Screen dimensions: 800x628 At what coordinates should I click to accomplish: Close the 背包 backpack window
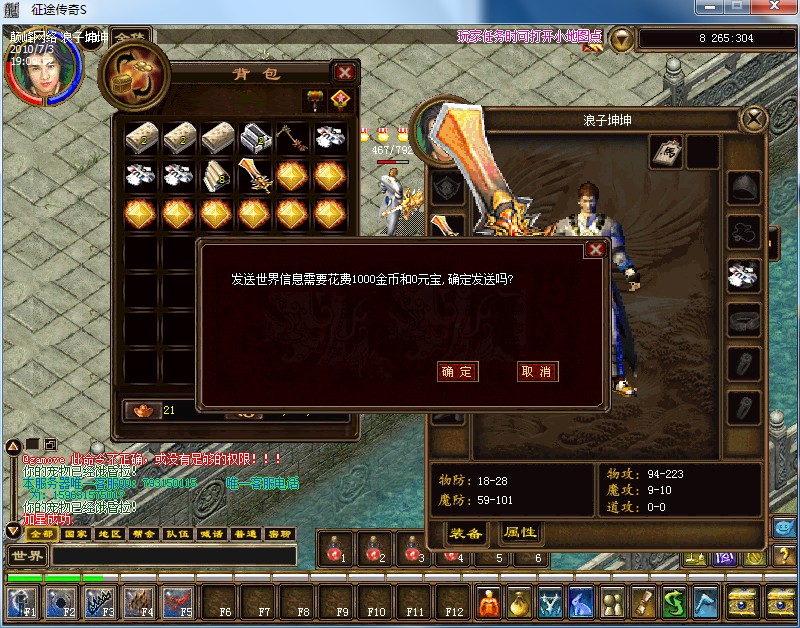(345, 73)
